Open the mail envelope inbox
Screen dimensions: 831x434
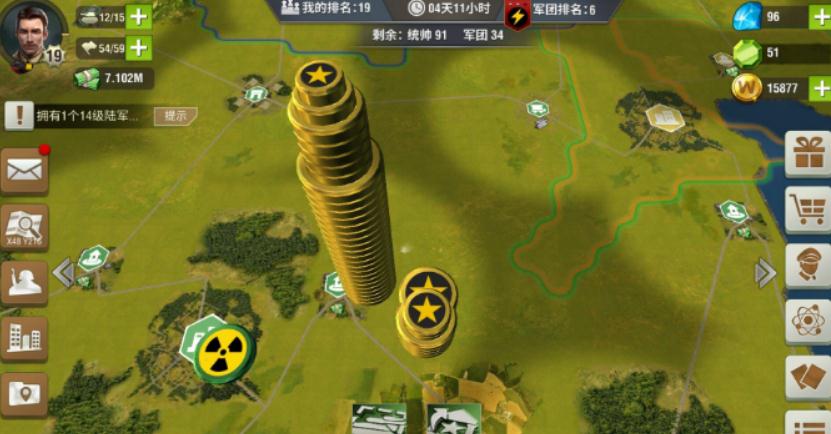(x=24, y=170)
